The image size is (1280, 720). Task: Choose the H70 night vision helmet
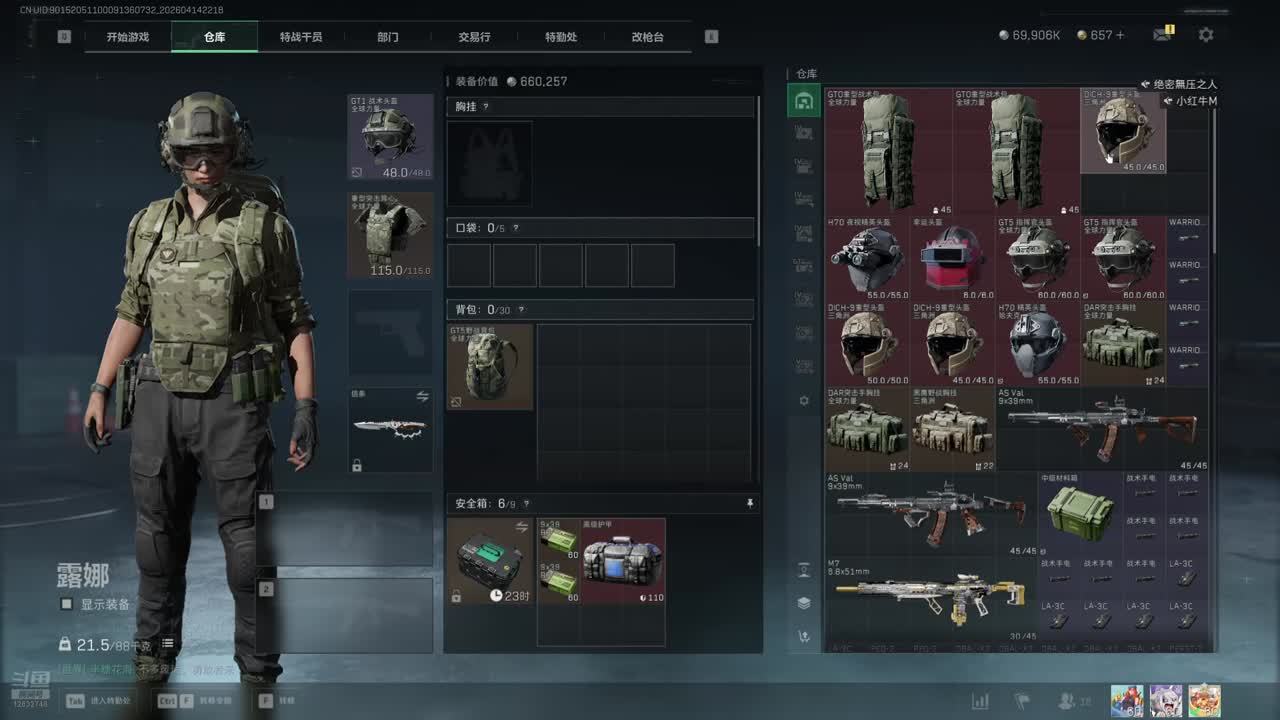click(x=867, y=258)
